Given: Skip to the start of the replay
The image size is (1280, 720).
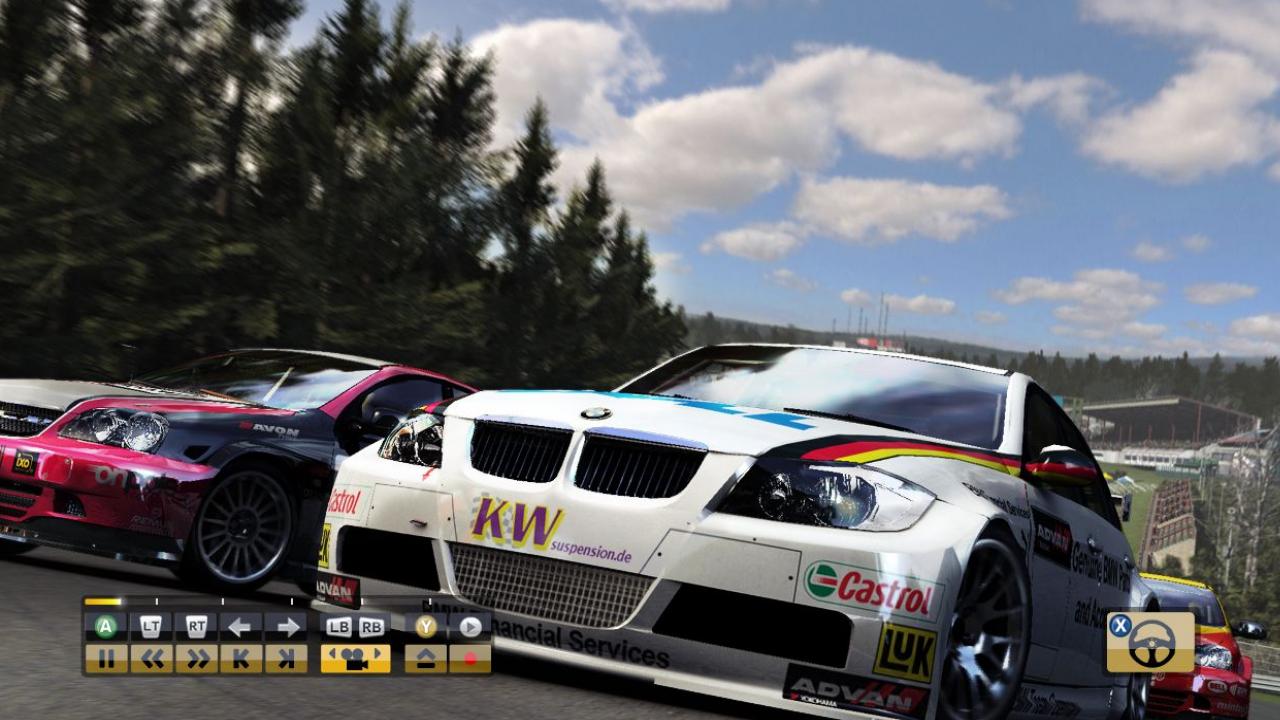Looking at the screenshot, I should point(242,657).
